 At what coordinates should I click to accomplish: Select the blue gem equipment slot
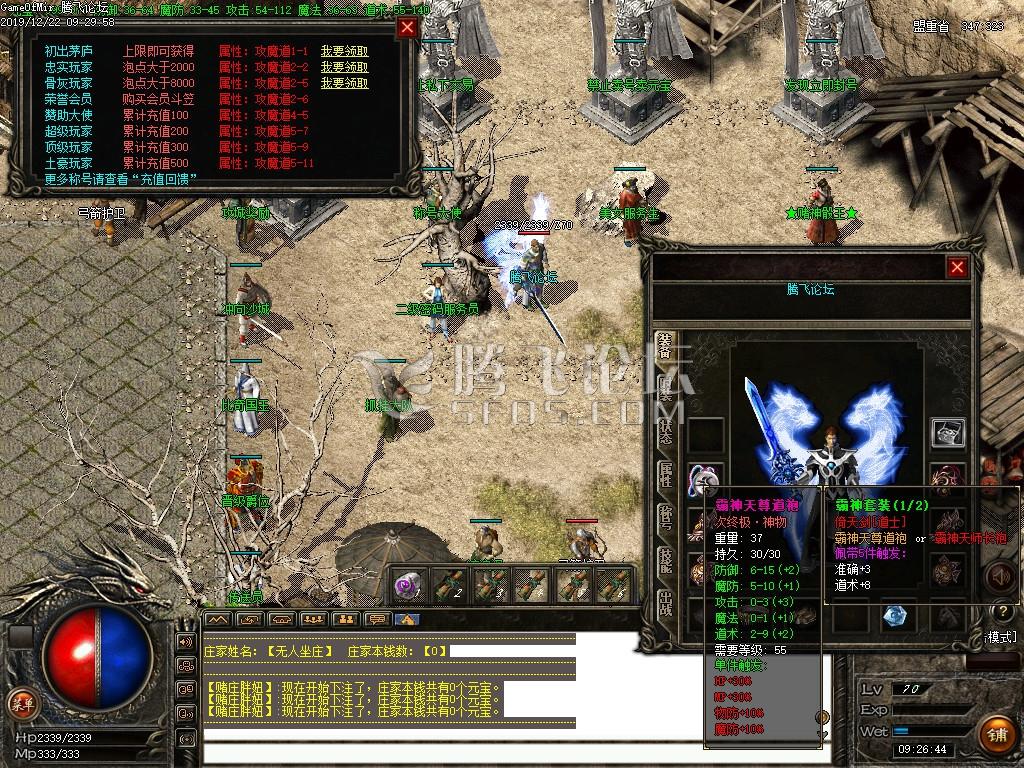(895, 617)
